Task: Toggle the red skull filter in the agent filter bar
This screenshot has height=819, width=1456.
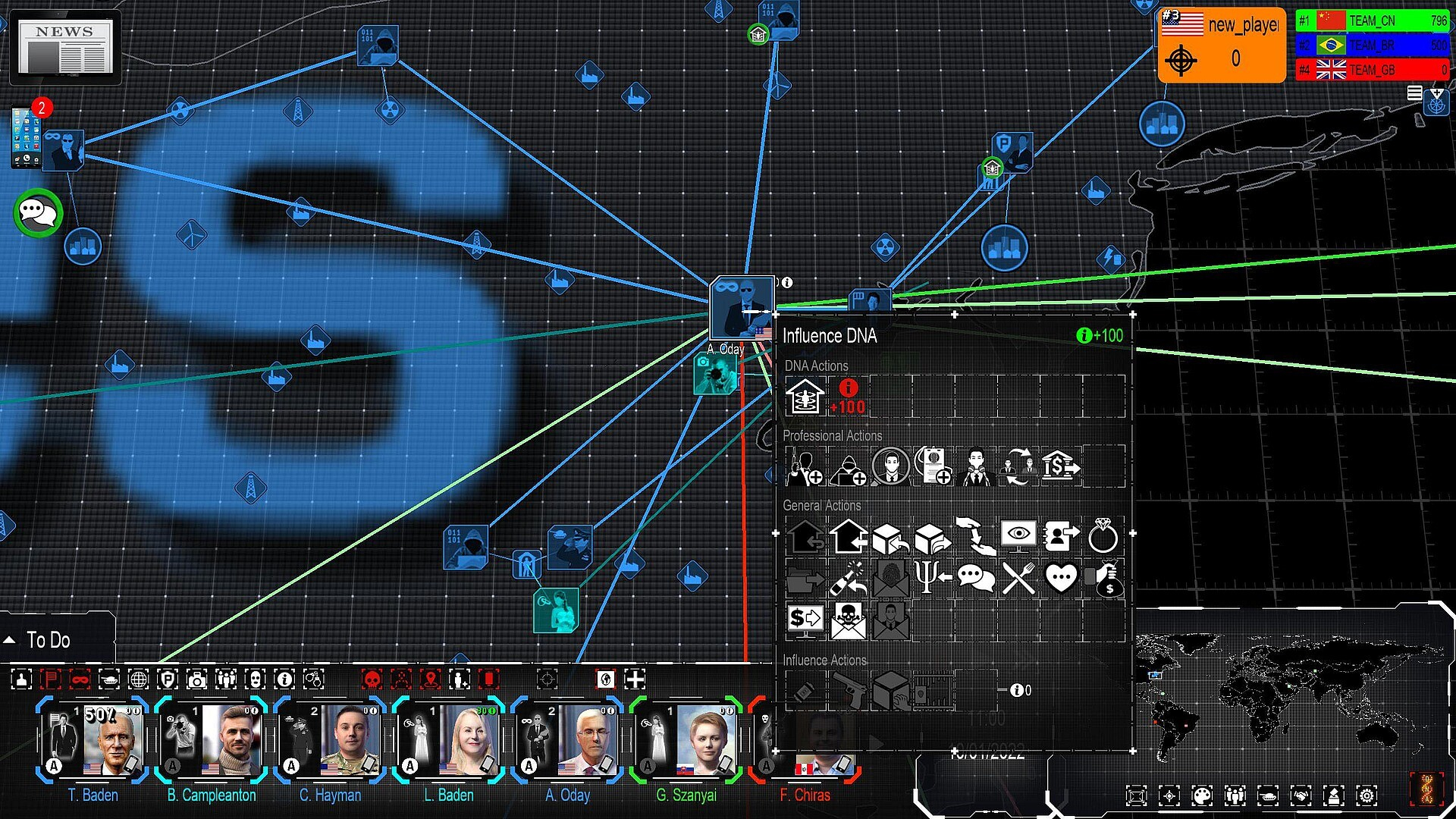Action: click(x=372, y=680)
